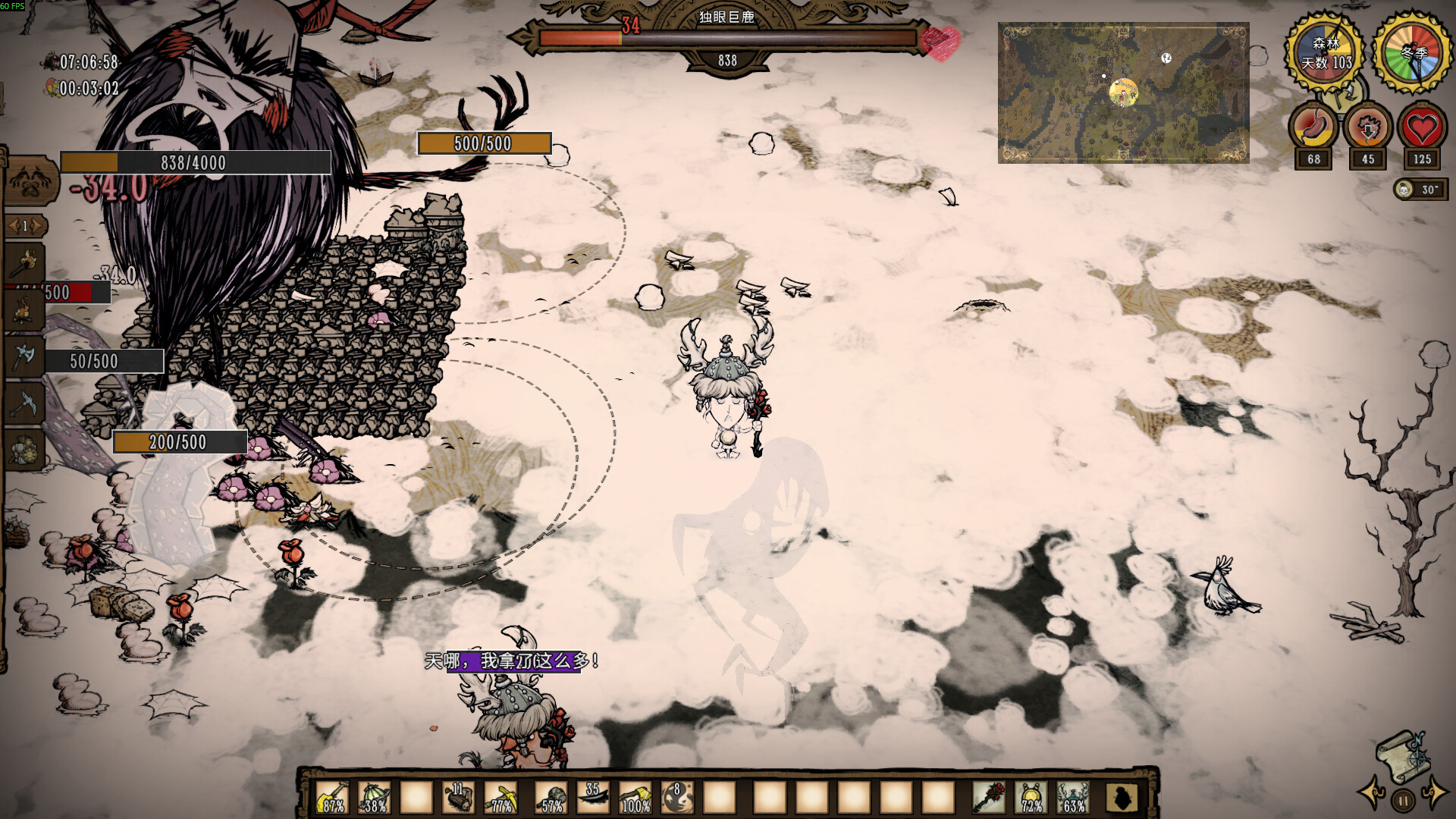
Task: Select the torch crafting shortcut
Action: pos(27,263)
